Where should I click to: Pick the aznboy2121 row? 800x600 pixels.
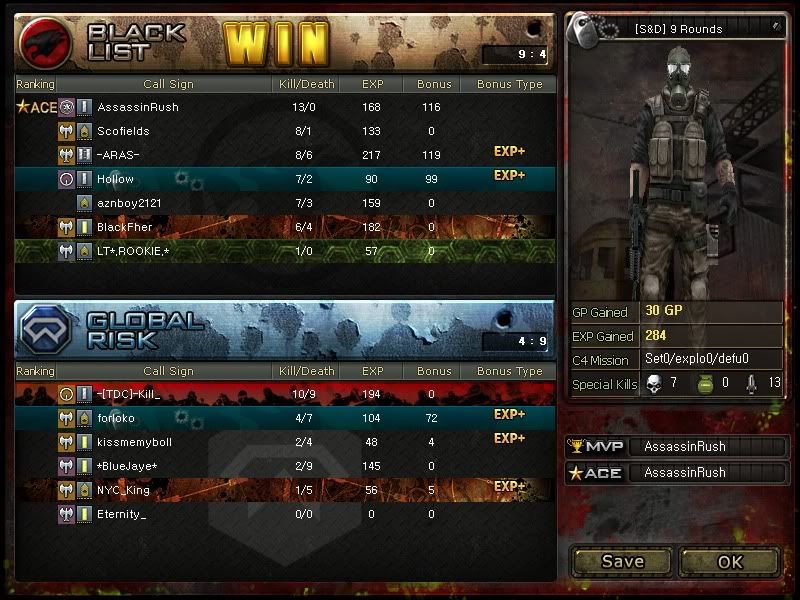(284, 203)
